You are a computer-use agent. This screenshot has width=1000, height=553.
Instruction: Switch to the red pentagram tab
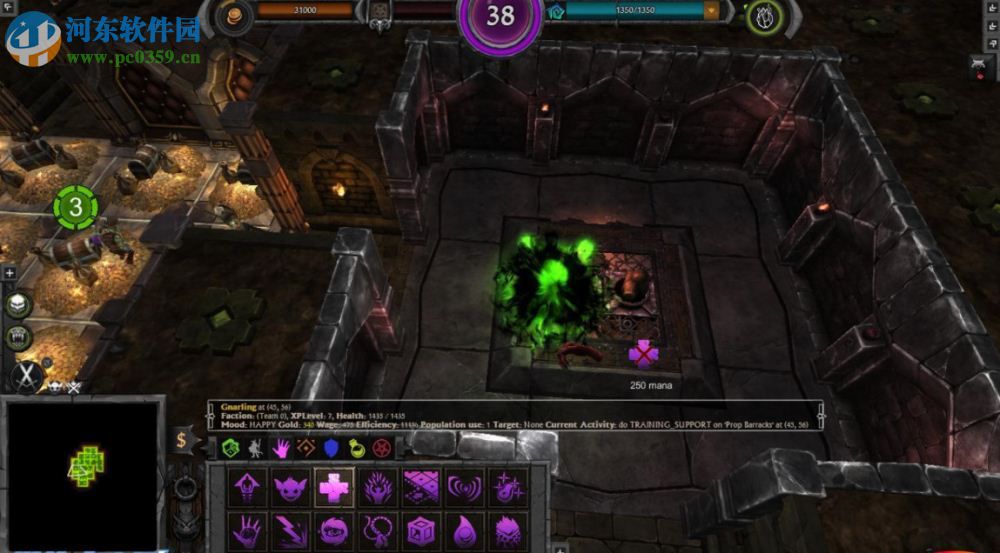pos(381,447)
